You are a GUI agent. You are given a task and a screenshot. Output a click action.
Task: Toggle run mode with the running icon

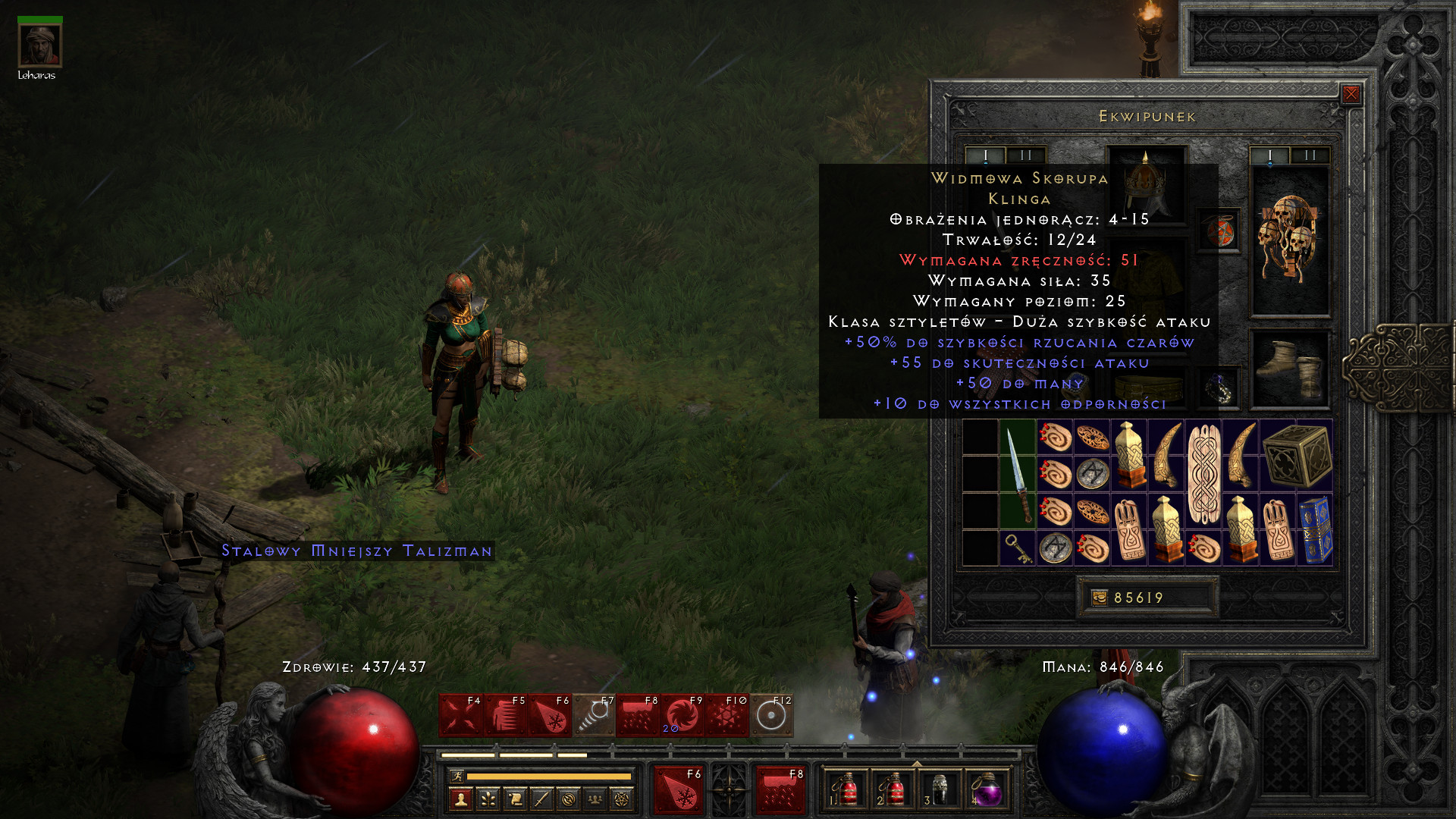coord(457,776)
